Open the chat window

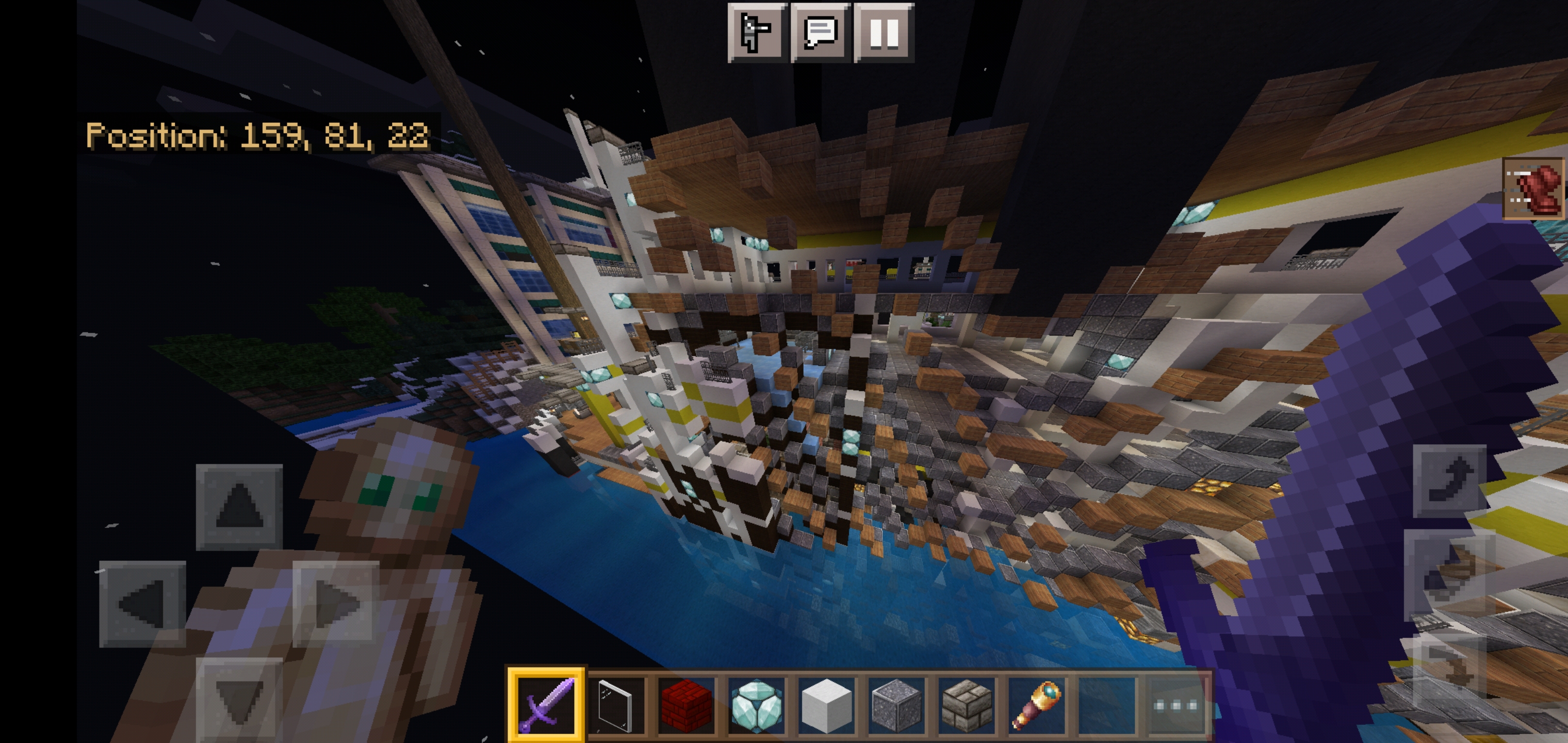(x=821, y=31)
